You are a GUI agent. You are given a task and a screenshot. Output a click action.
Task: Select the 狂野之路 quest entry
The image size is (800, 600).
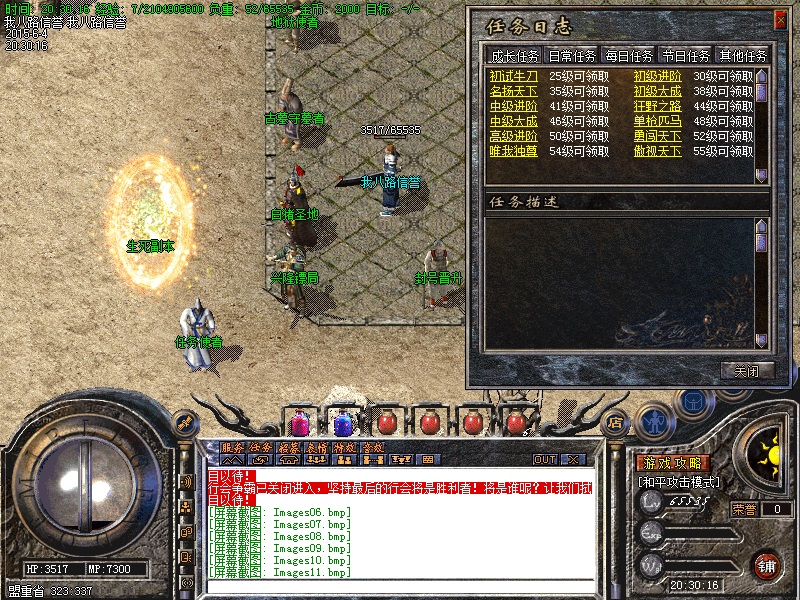[657, 106]
